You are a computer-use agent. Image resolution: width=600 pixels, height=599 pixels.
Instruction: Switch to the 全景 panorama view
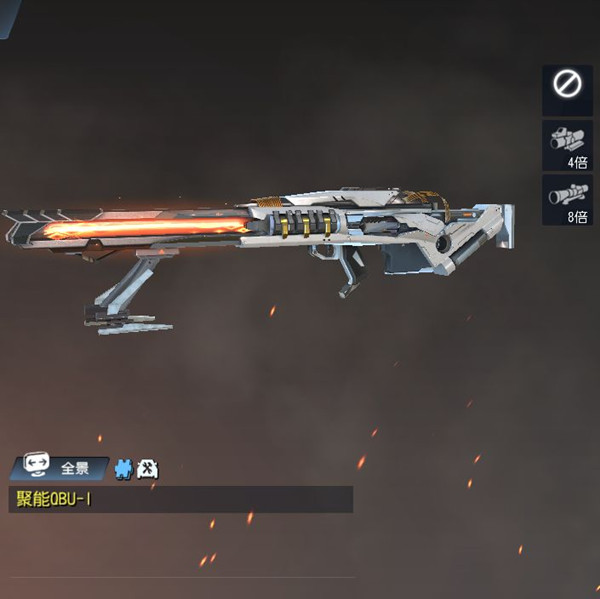pos(60,467)
